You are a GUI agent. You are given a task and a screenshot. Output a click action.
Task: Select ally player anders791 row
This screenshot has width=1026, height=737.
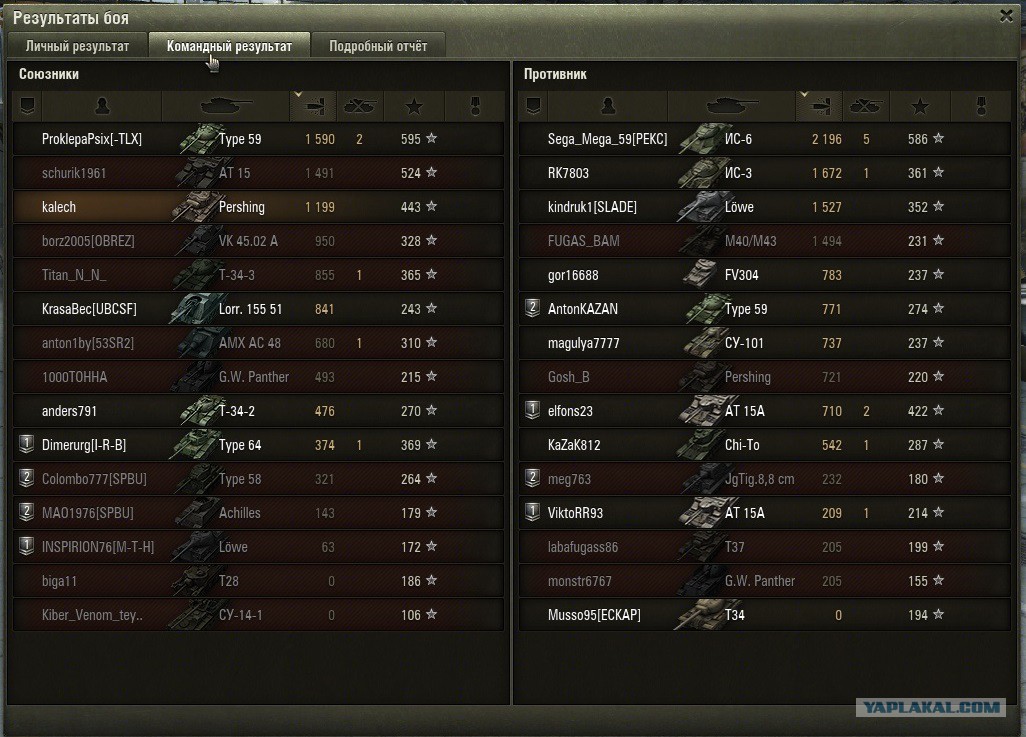pyautogui.click(x=69, y=411)
